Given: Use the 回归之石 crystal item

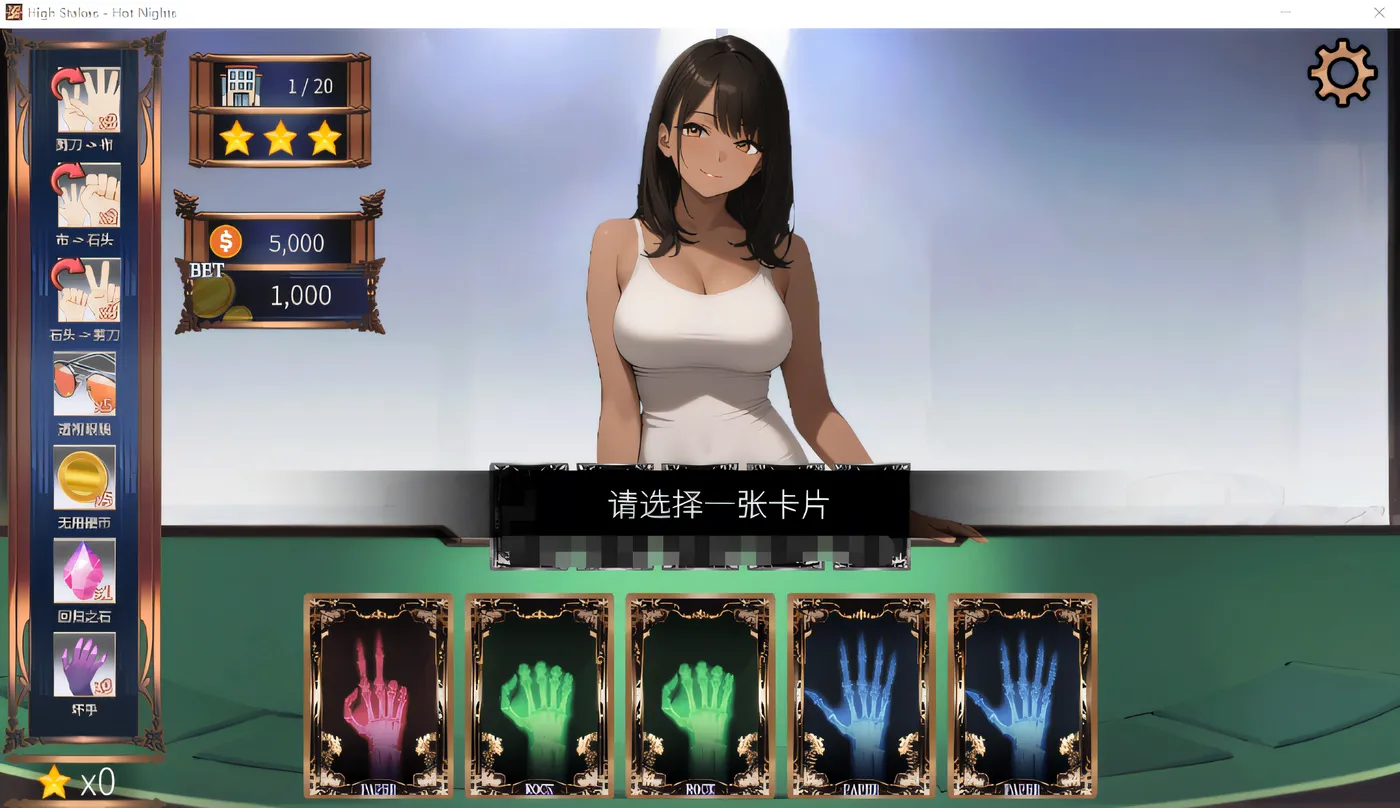Looking at the screenshot, I should click(x=85, y=570).
